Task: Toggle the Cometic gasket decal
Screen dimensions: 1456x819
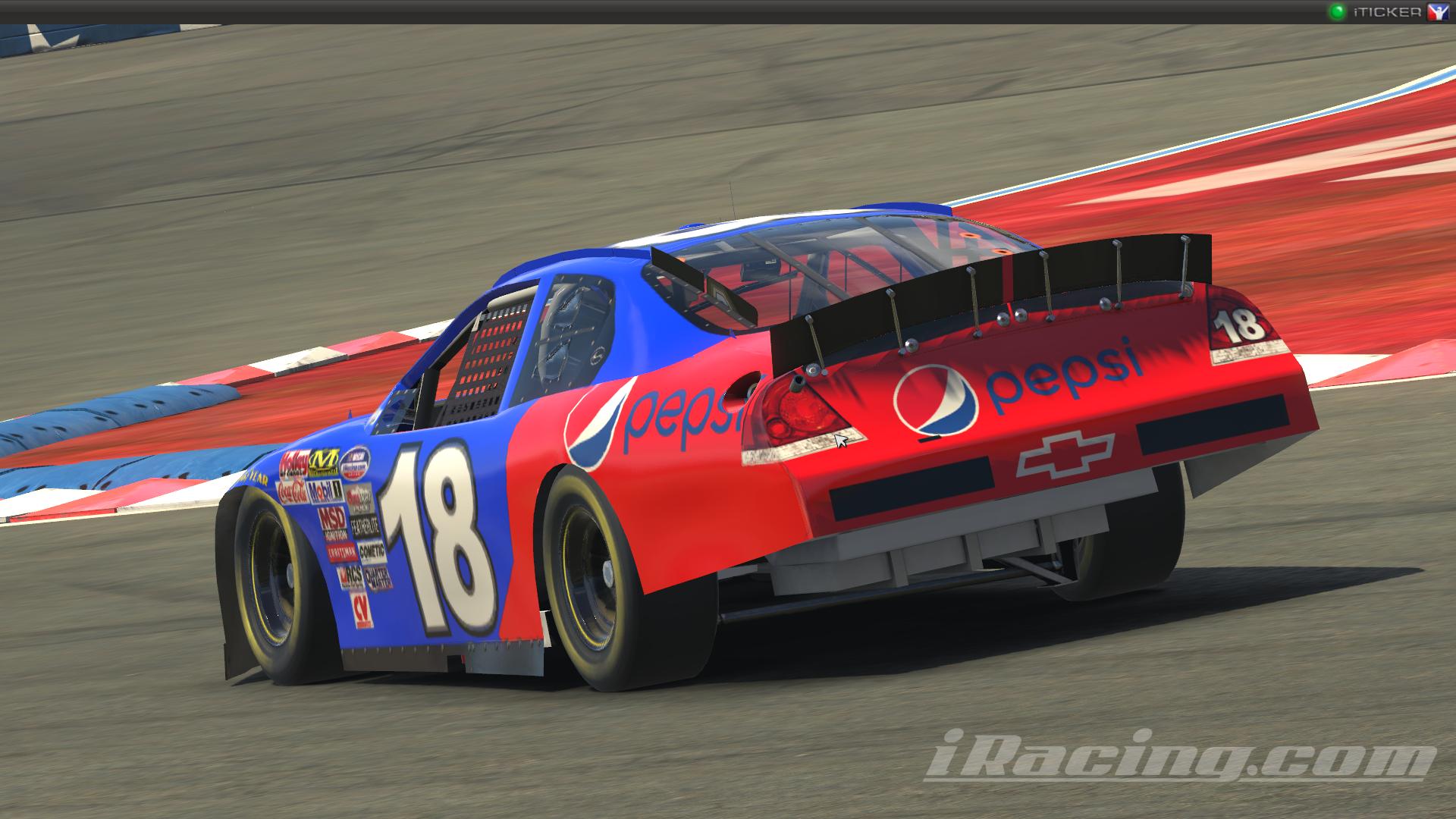Action: (371, 551)
